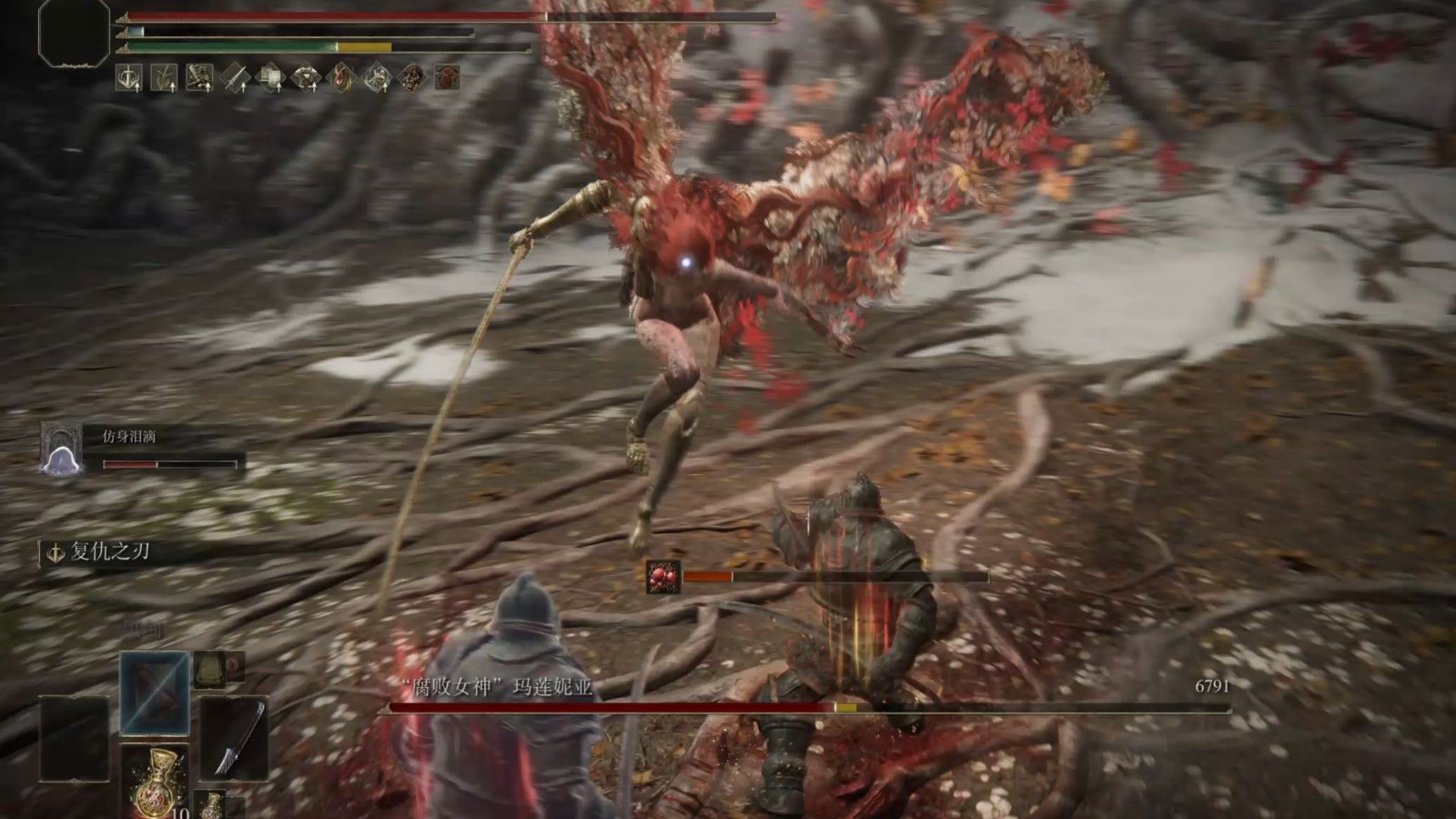Click the player emblem frame
The image size is (1456, 819).
pos(74,34)
